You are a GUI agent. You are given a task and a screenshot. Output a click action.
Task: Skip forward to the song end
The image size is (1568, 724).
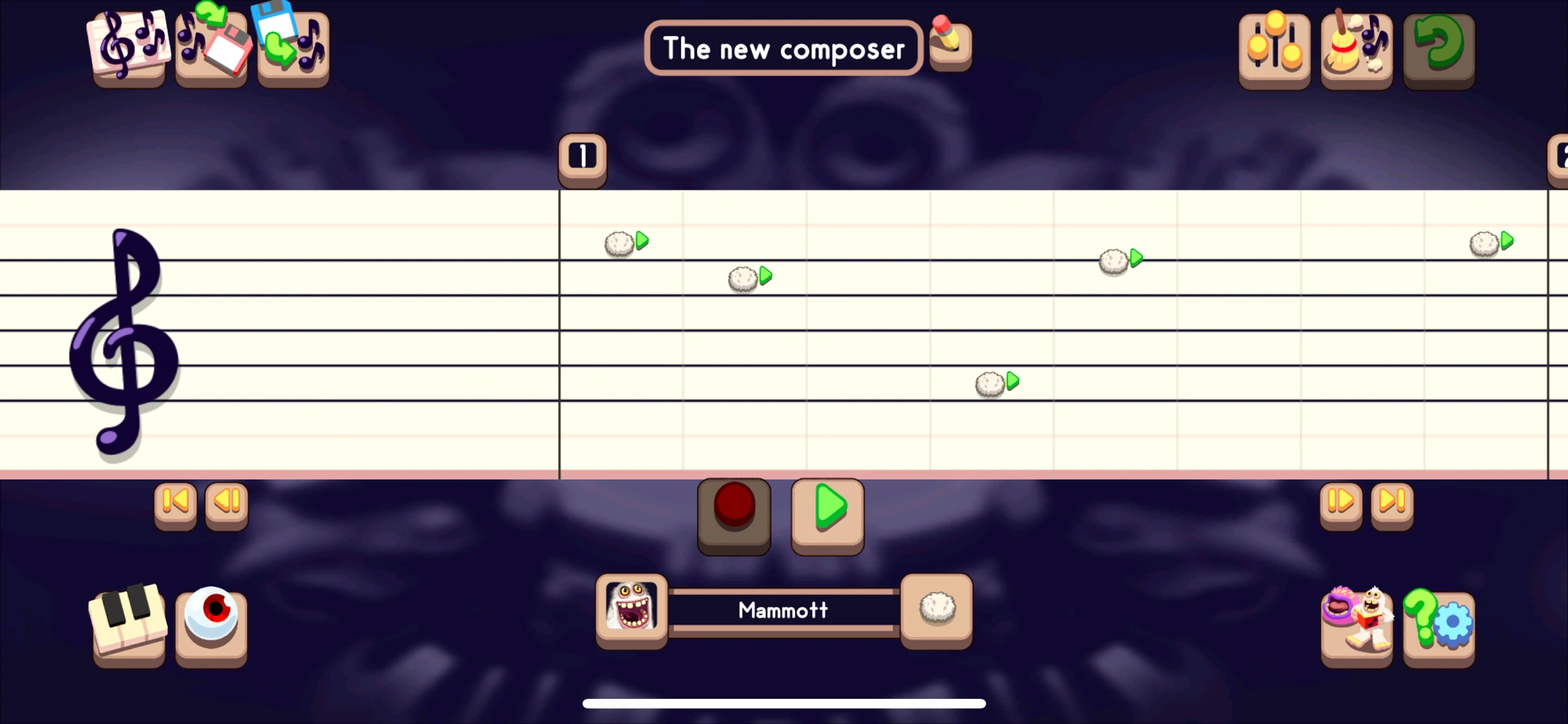click(x=1392, y=505)
